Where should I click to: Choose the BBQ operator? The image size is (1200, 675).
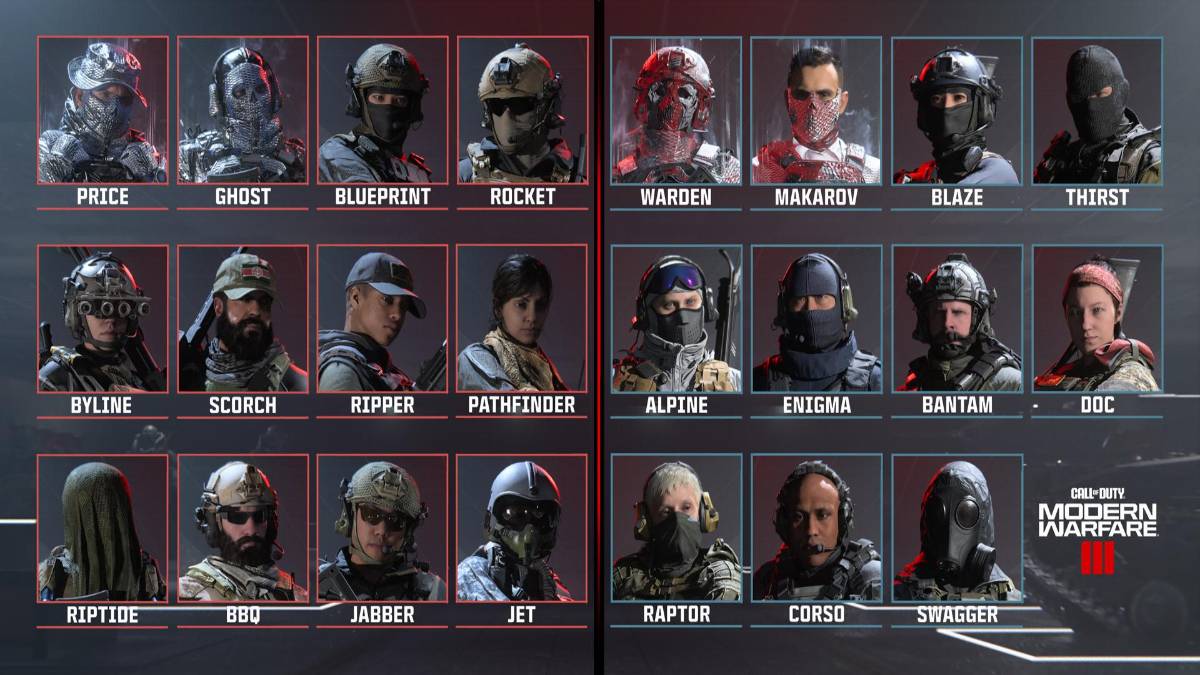(243, 528)
